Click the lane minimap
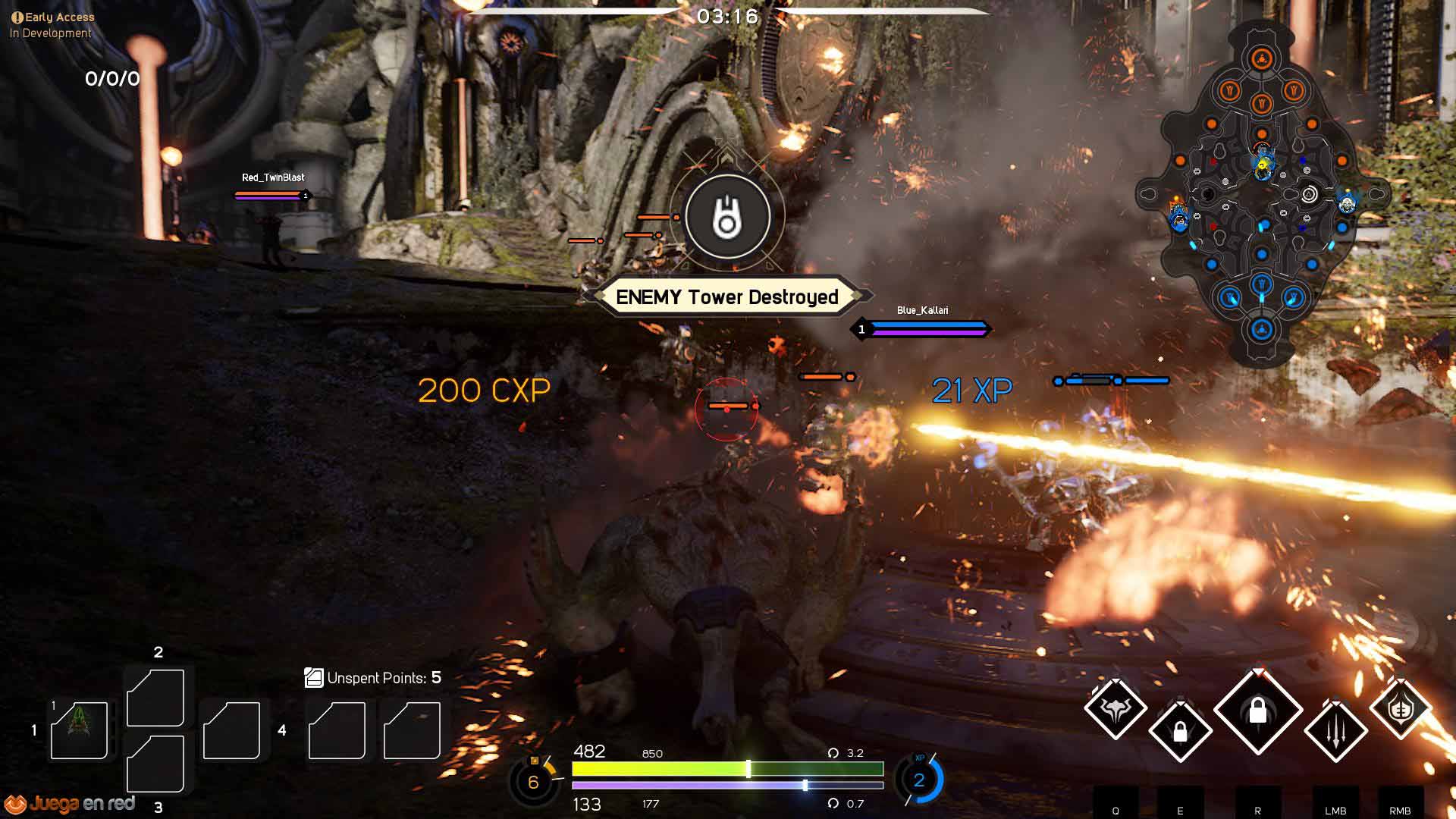The image size is (1456, 819). [x=1262, y=194]
